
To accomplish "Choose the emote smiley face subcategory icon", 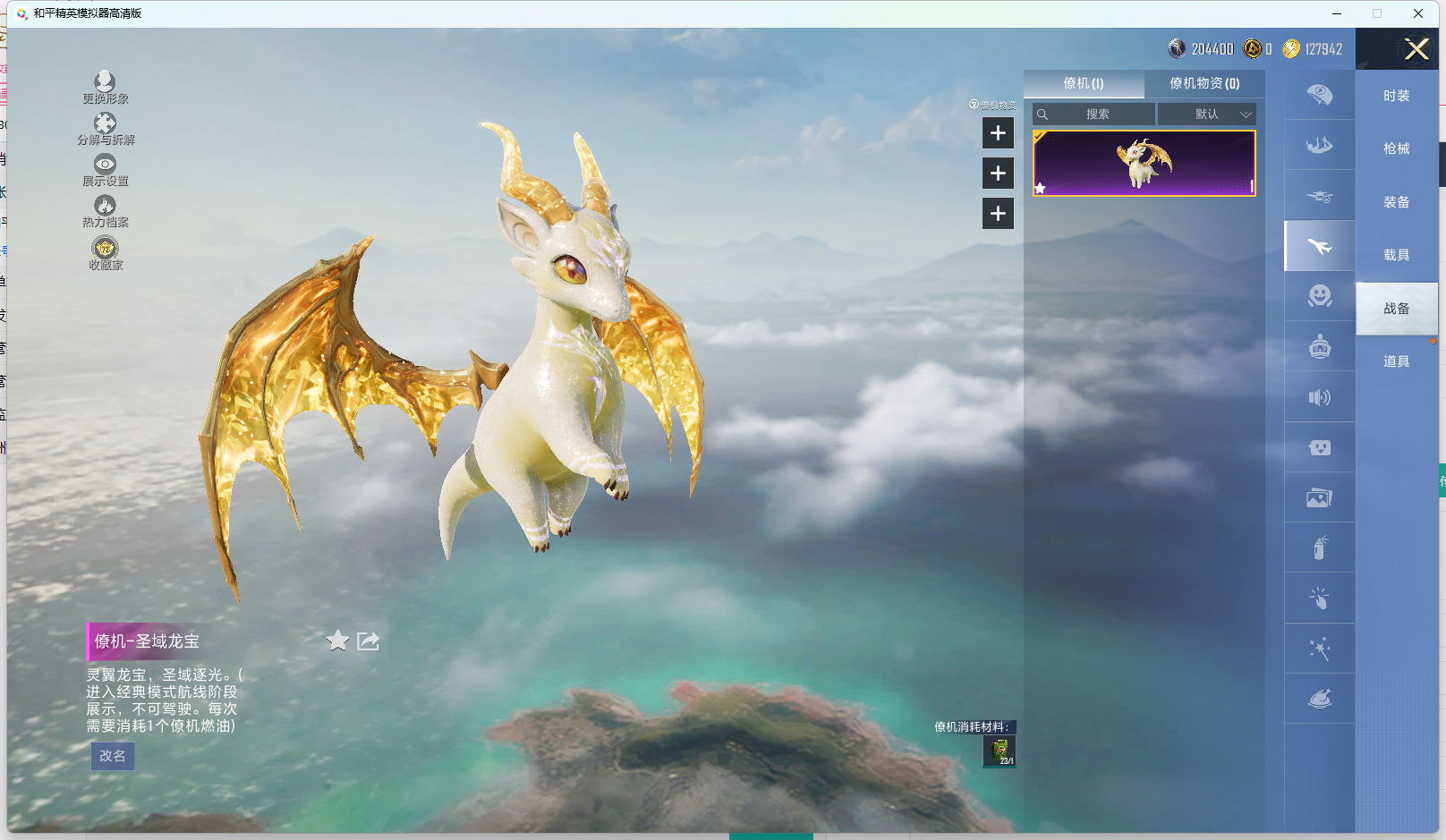I will point(1320,296).
